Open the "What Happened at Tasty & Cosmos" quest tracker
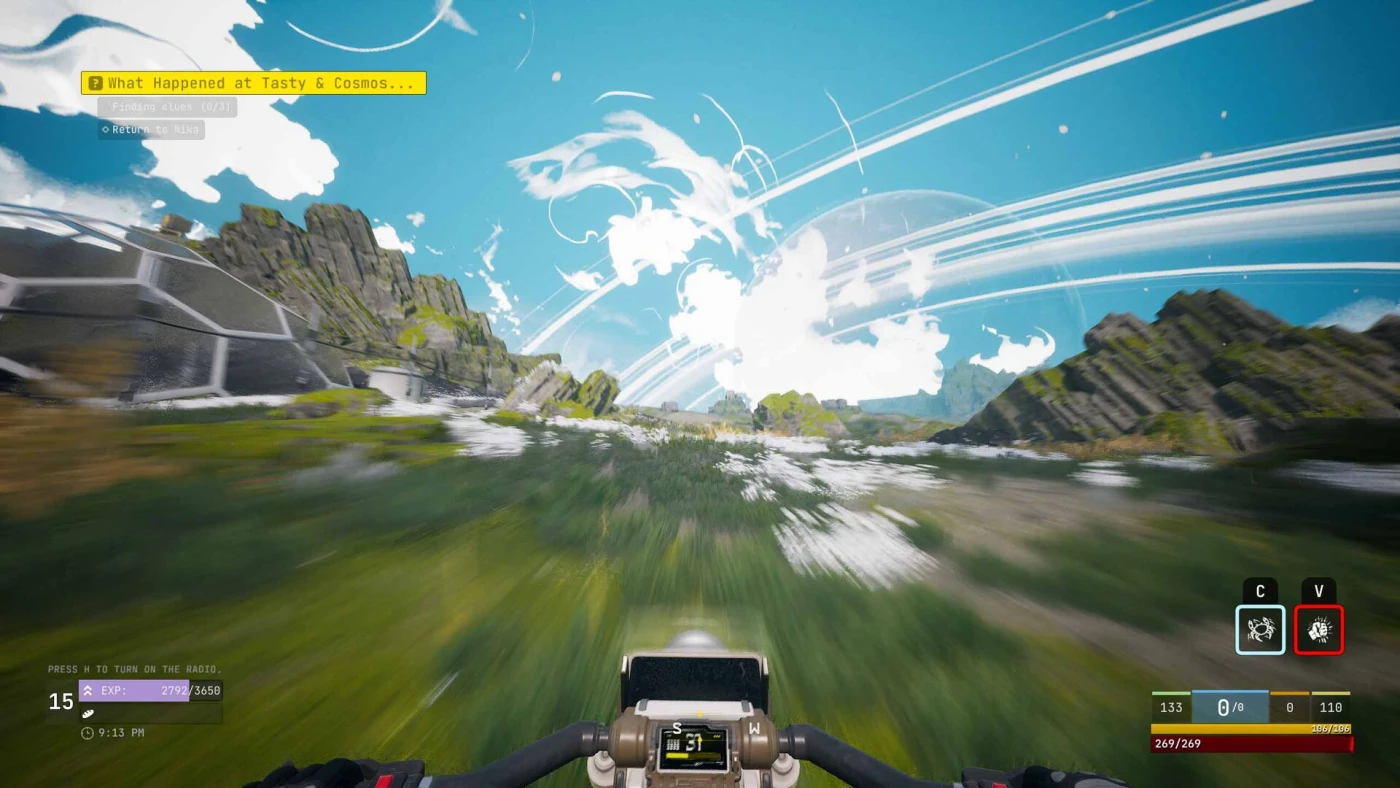1400x788 pixels. tap(254, 83)
